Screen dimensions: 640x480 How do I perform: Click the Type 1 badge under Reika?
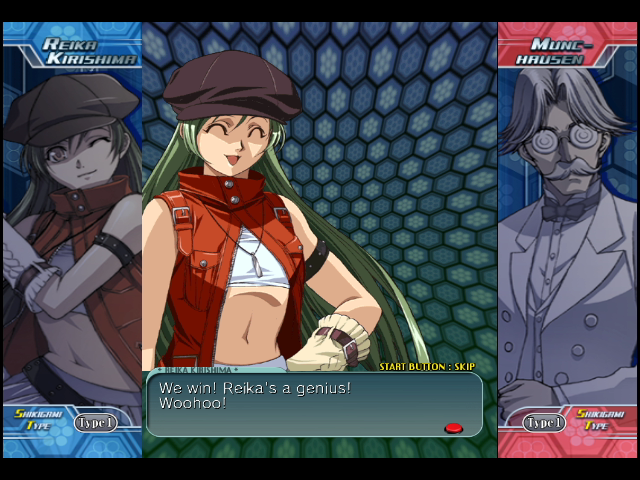click(95, 423)
